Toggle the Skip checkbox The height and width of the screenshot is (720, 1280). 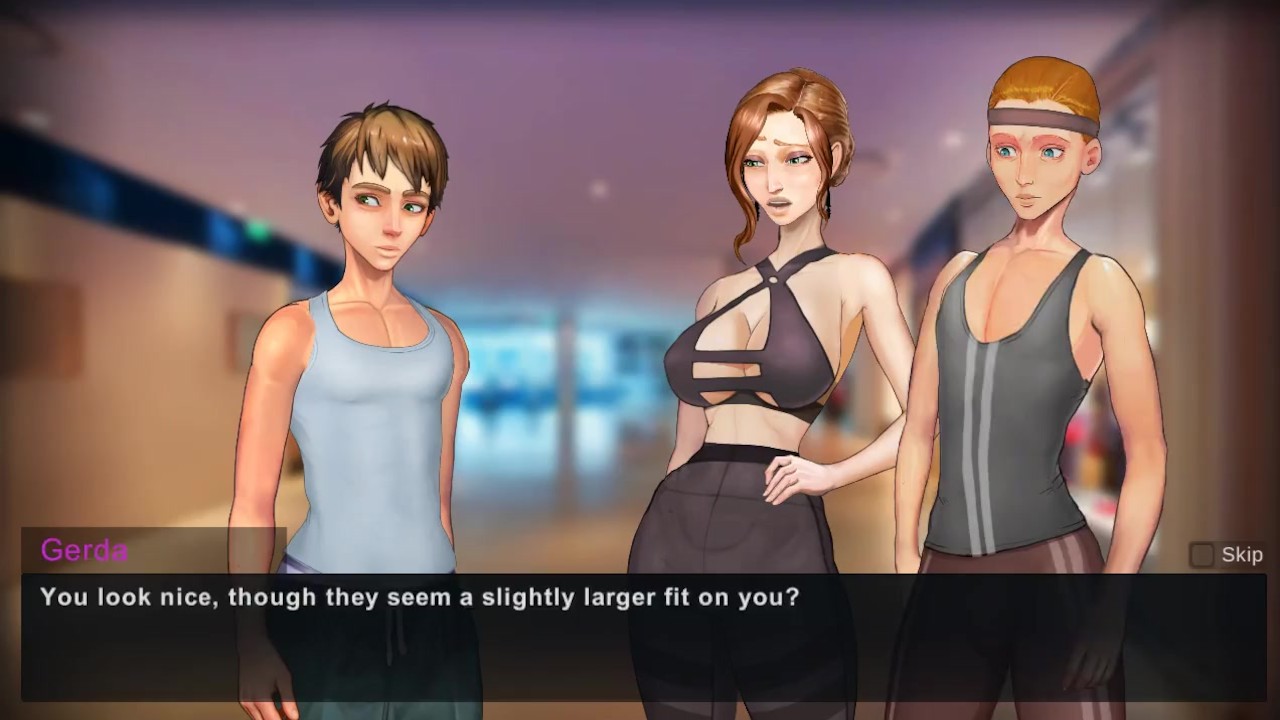click(x=1201, y=555)
